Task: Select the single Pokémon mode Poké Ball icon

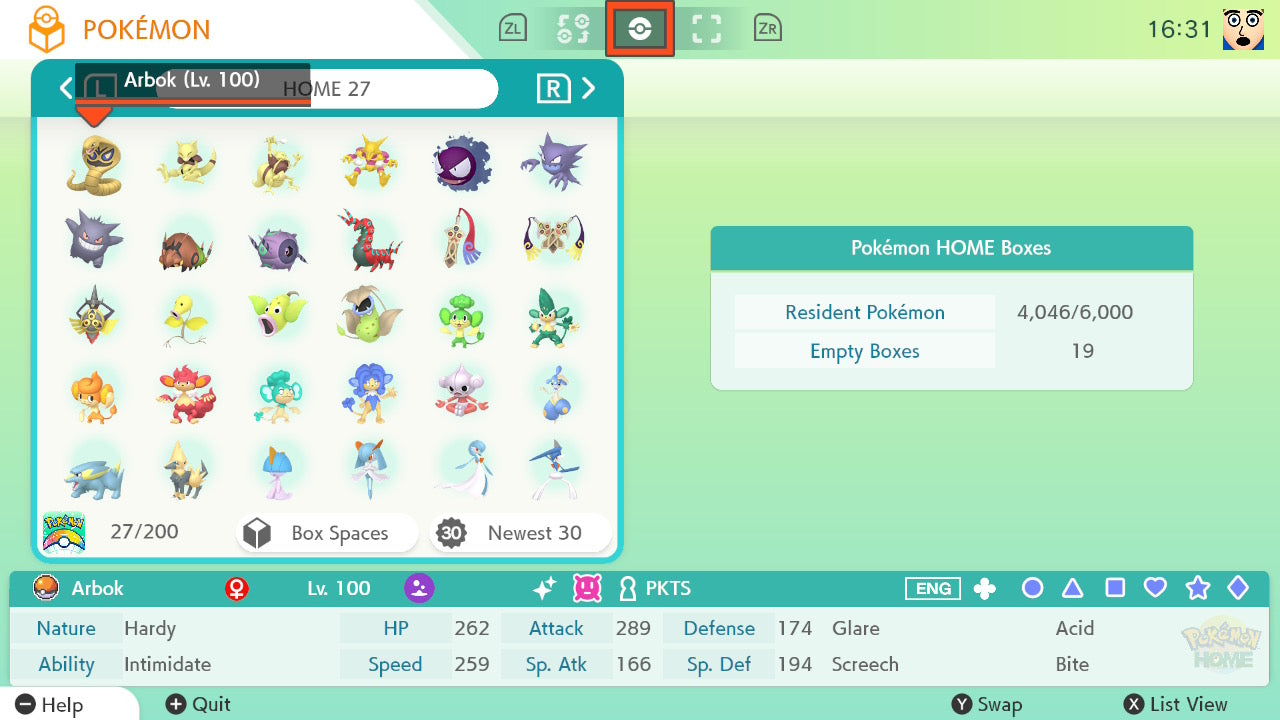Action: 640,28
